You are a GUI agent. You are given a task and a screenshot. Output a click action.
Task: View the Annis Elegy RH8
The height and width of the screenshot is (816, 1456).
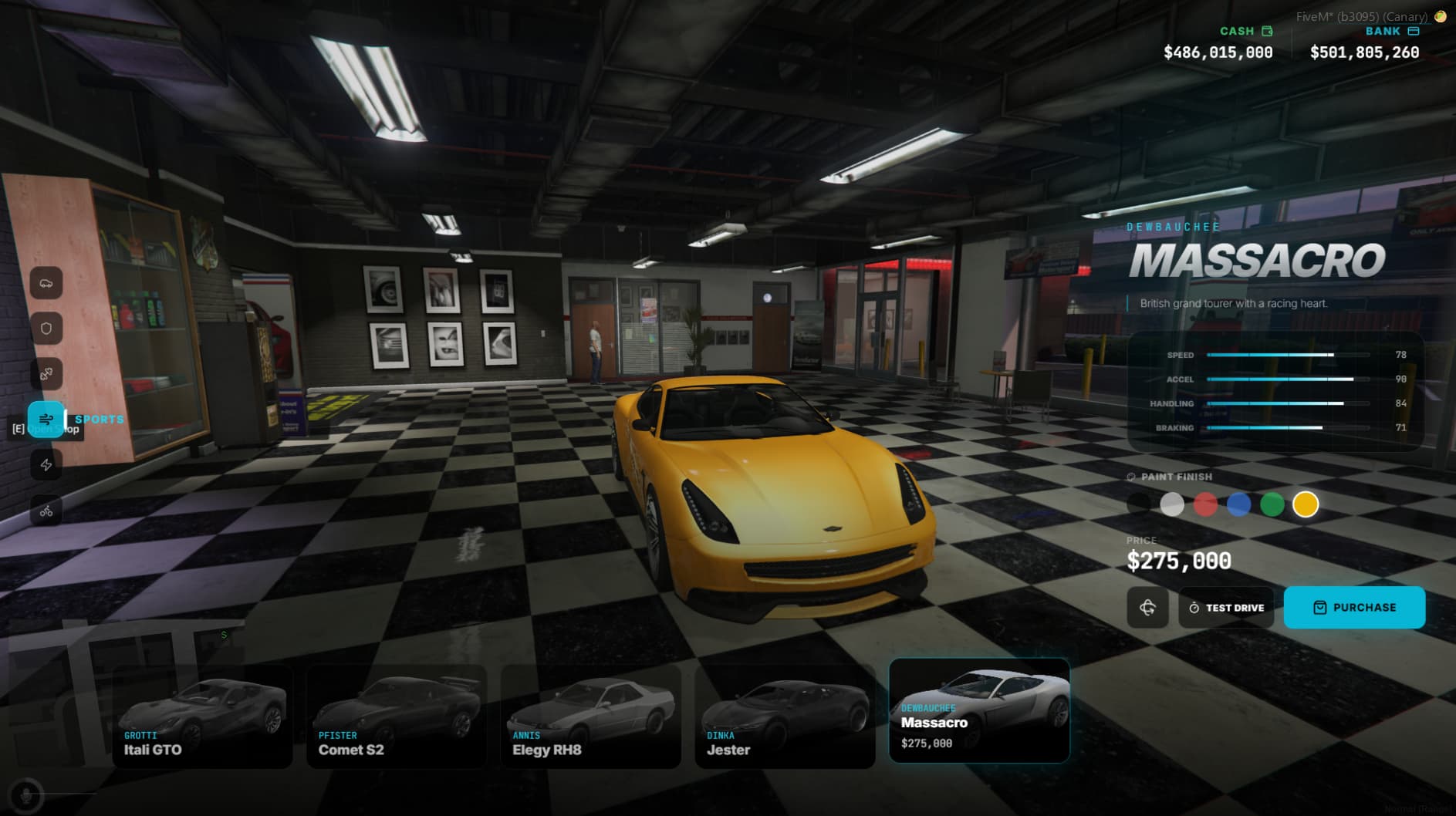click(591, 717)
